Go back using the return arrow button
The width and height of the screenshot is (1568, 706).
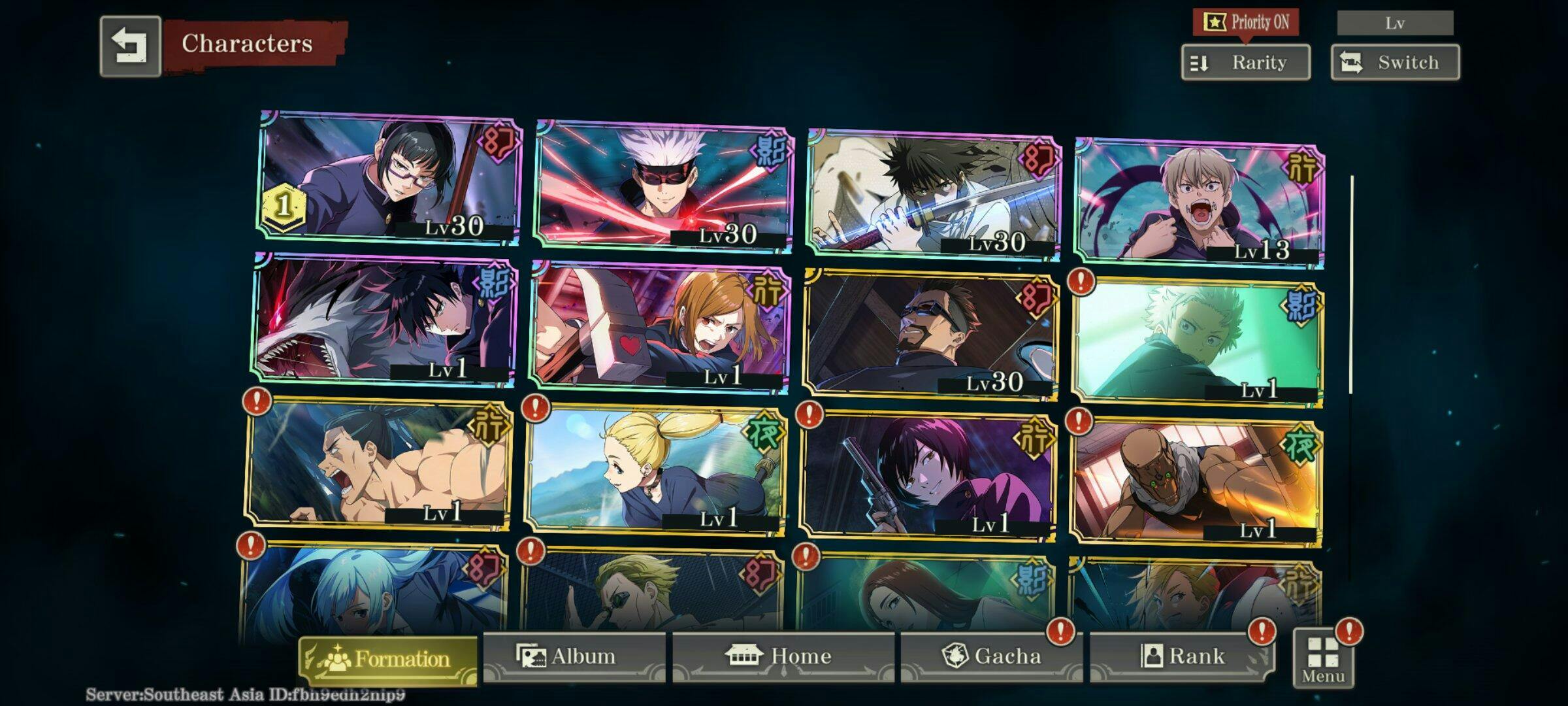(x=130, y=46)
